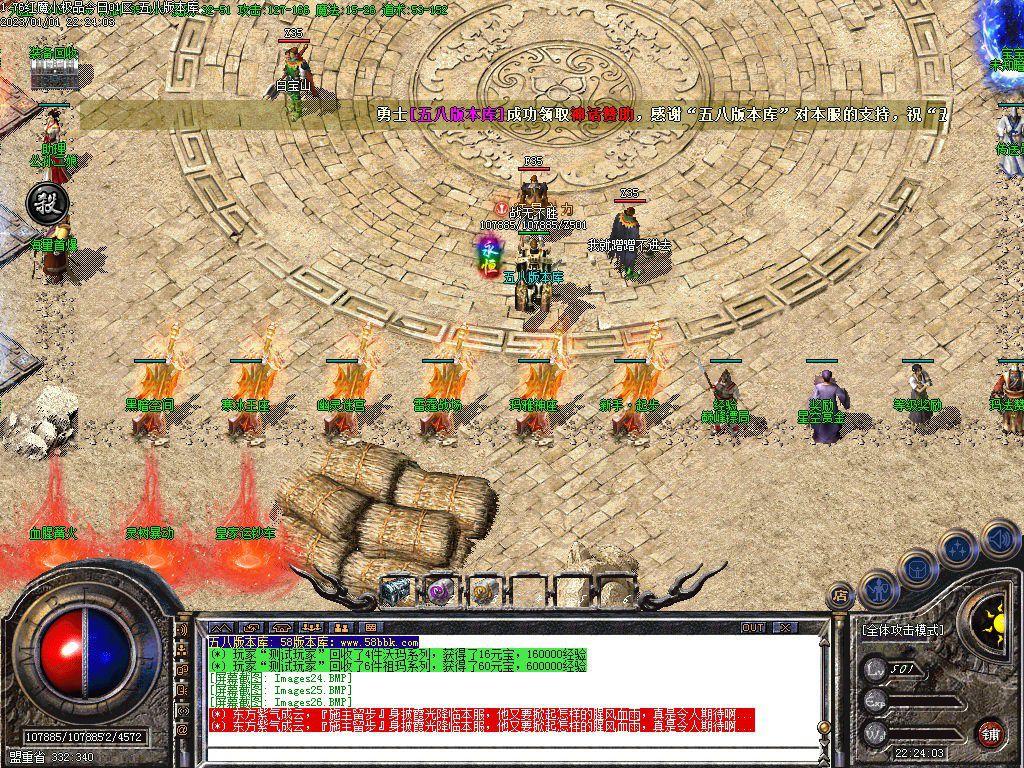Click the round black 杀 icon
Viewport: 1024px width, 768px height.
click(44, 200)
